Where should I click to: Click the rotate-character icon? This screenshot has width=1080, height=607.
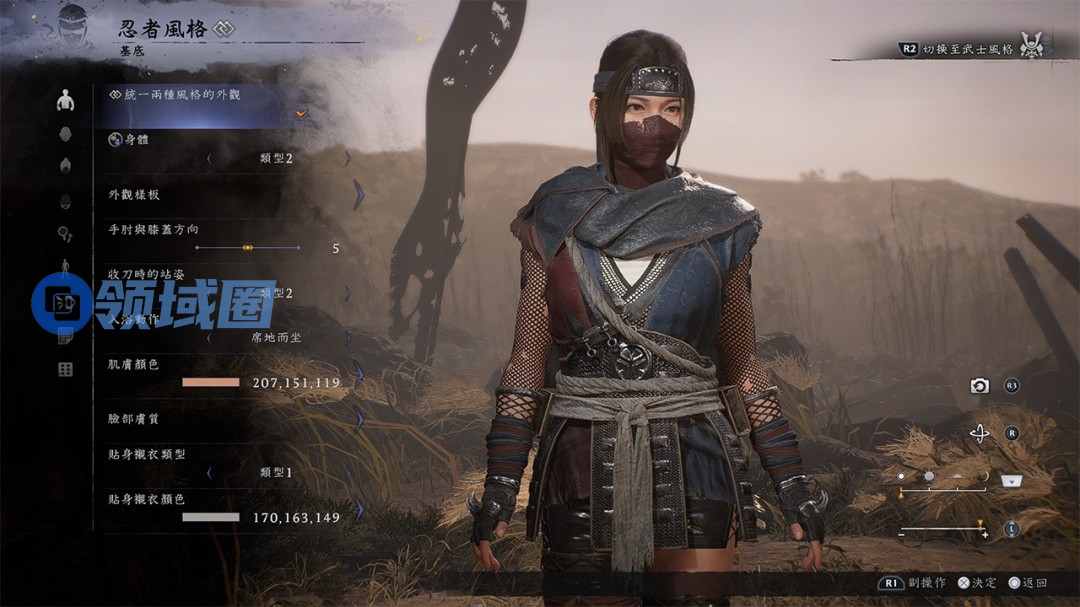click(980, 434)
